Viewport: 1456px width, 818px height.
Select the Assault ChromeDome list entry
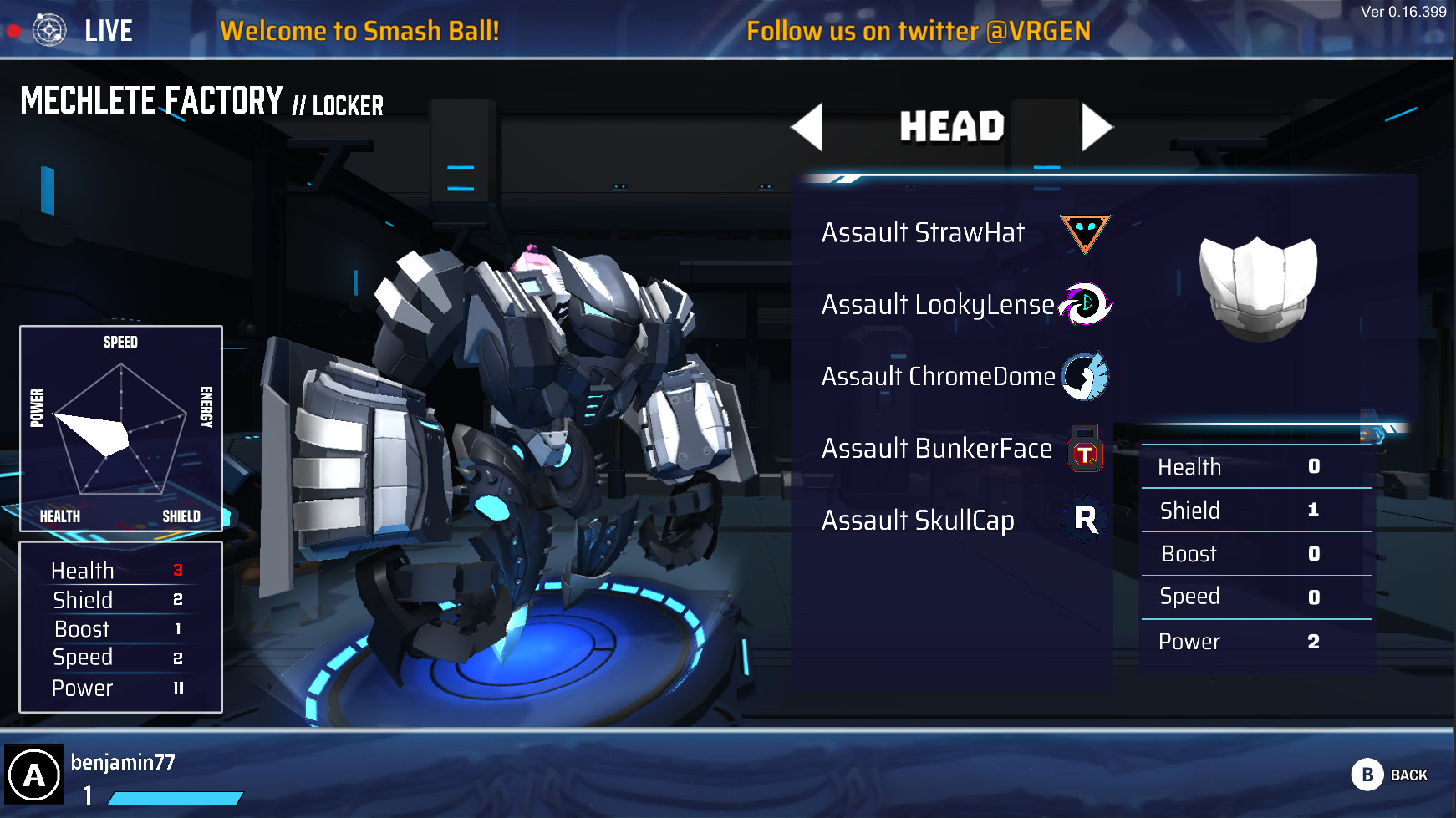(936, 376)
